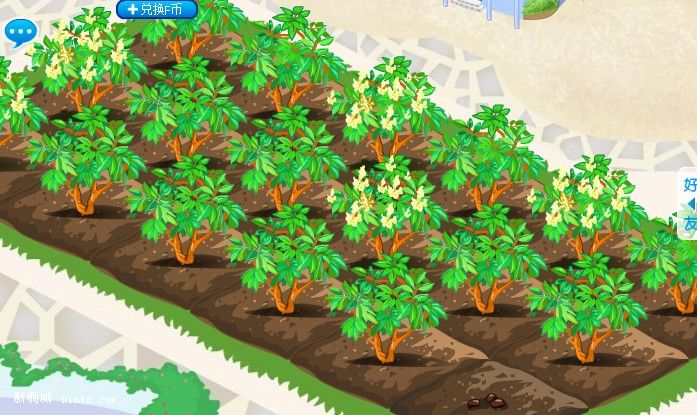Expand the 好友 friends side panel
The image size is (697, 415).
pyautogui.click(x=689, y=204)
